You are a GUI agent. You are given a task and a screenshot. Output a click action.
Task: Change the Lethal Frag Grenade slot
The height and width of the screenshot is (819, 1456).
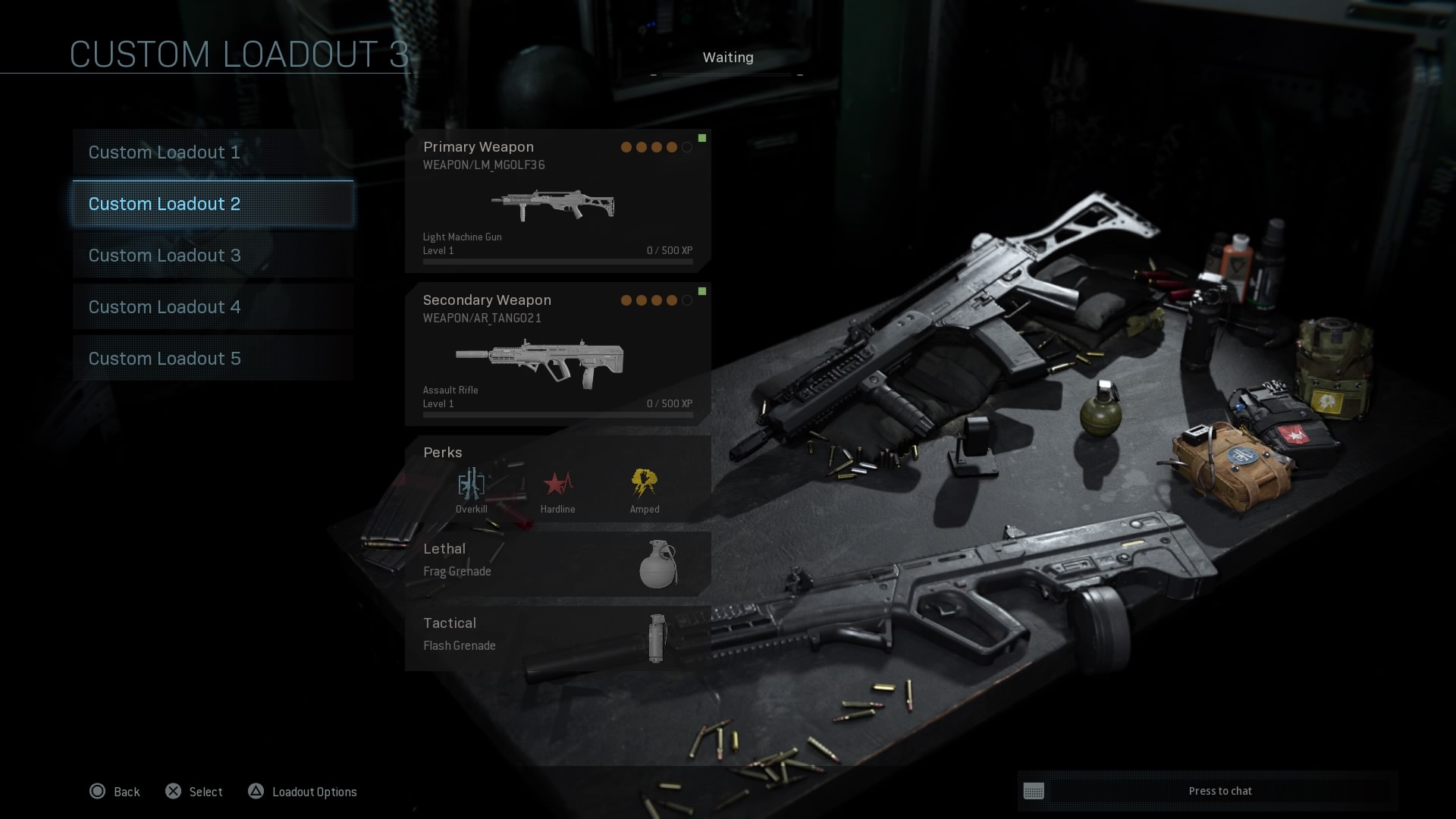557,563
